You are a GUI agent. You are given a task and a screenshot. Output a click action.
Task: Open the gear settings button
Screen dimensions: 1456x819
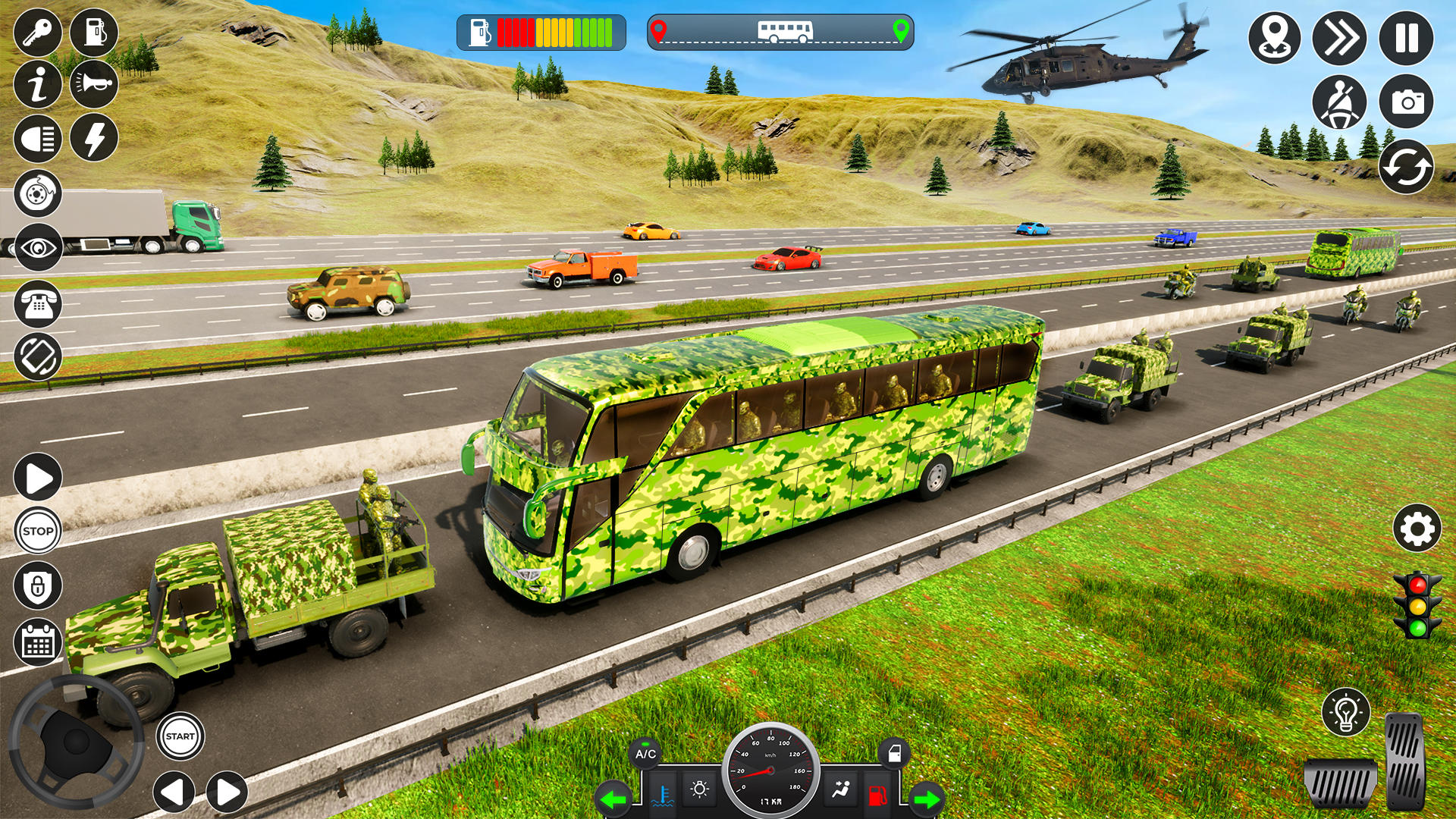click(x=1417, y=529)
